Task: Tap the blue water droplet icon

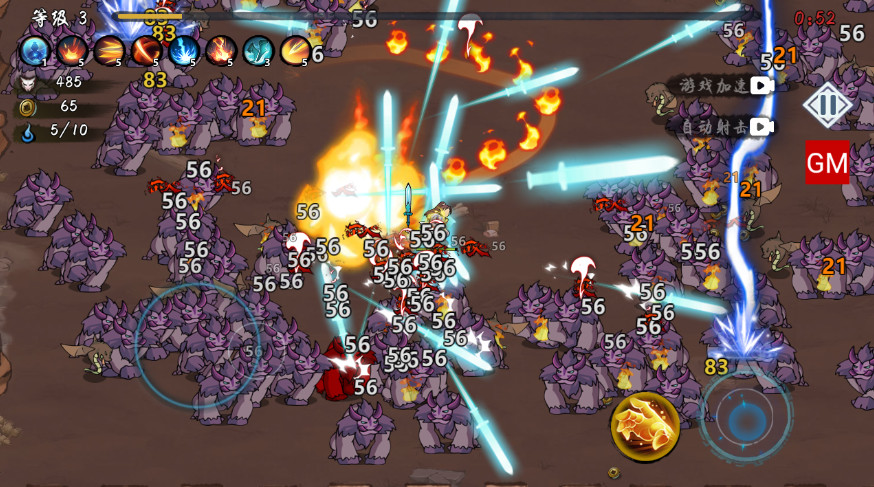Action: coord(27,130)
